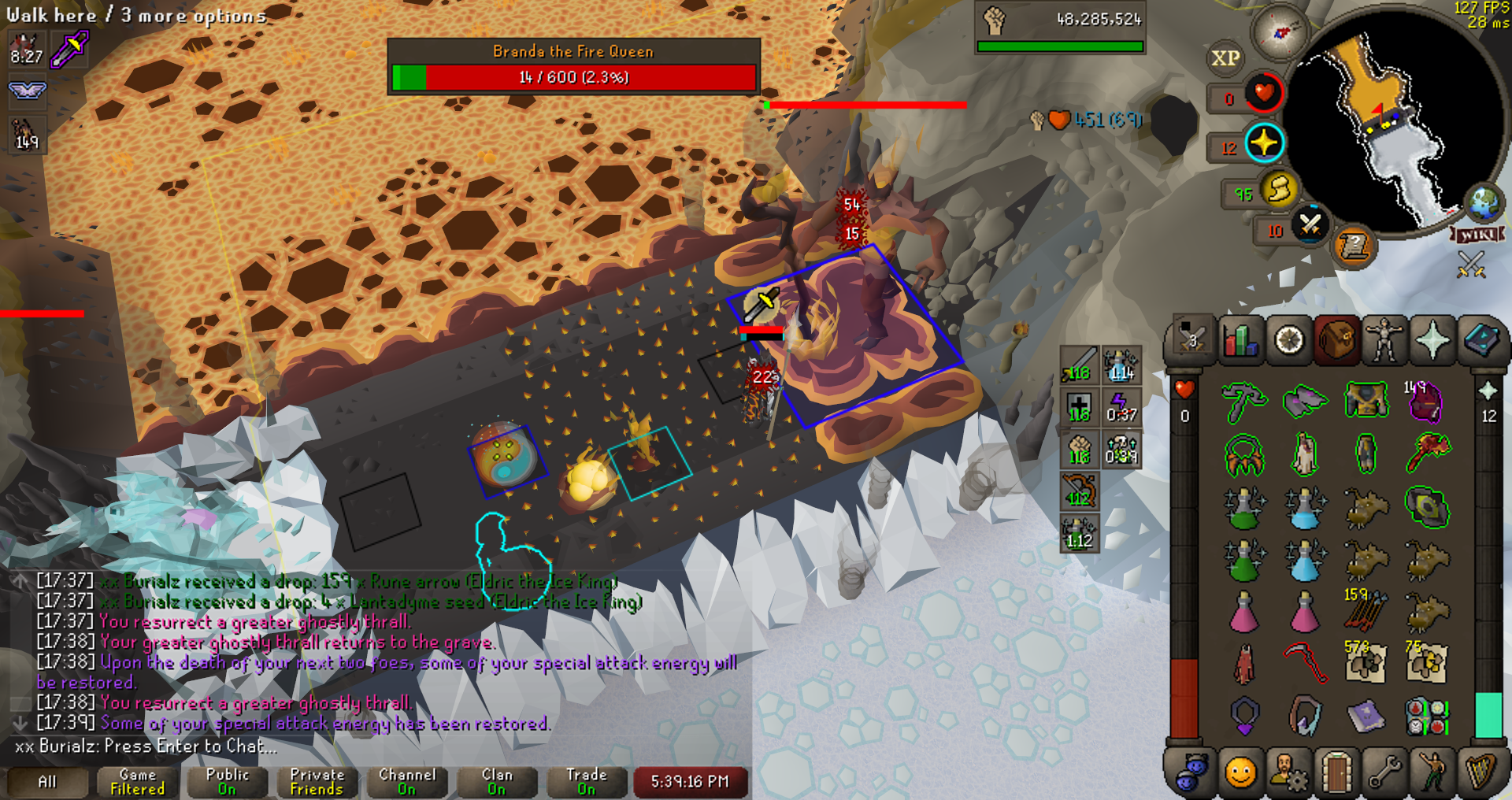Open the Settings wrench tab
1512x800 pixels.
(1384, 772)
